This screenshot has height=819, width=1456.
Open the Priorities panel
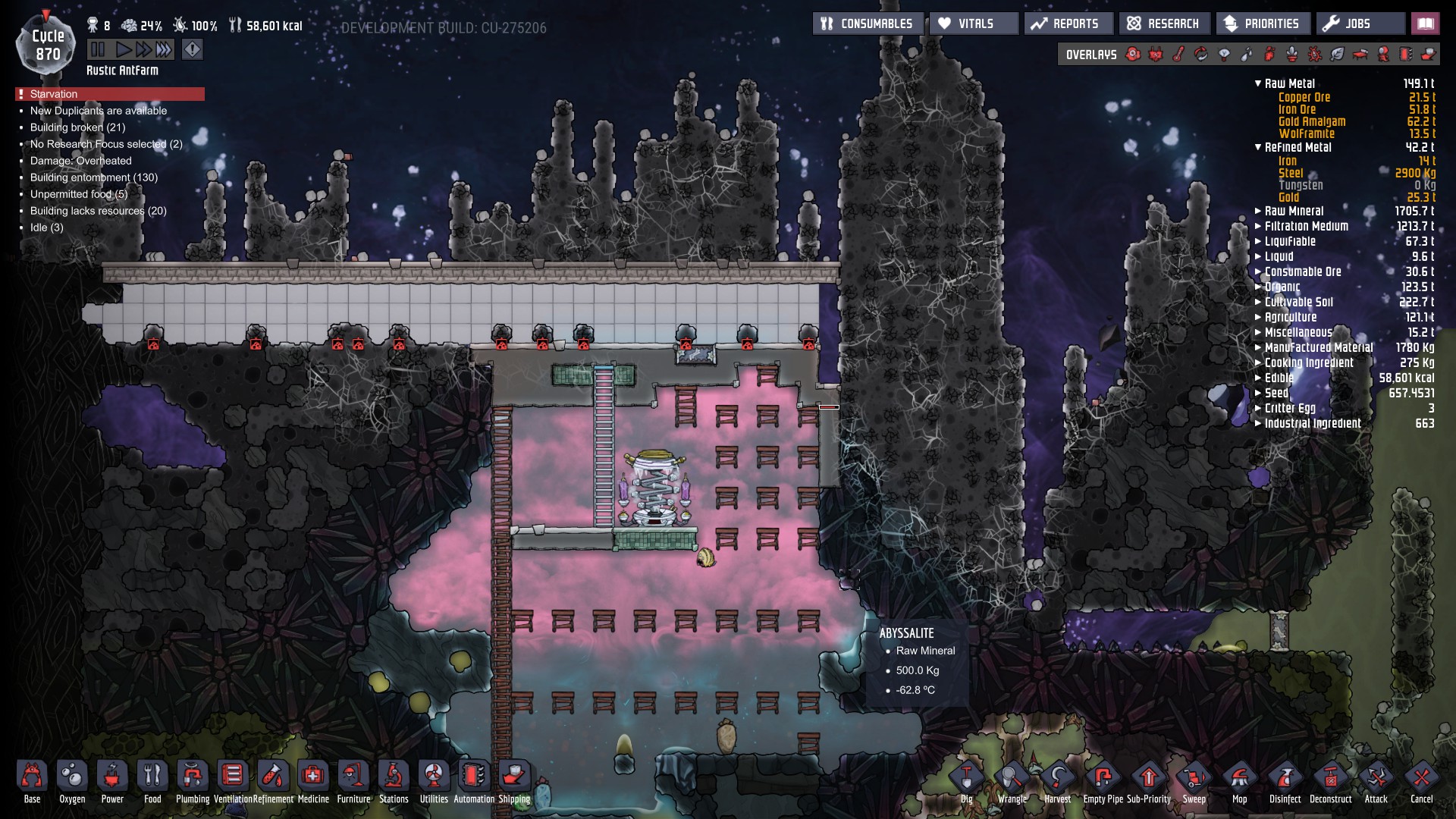tap(1263, 24)
